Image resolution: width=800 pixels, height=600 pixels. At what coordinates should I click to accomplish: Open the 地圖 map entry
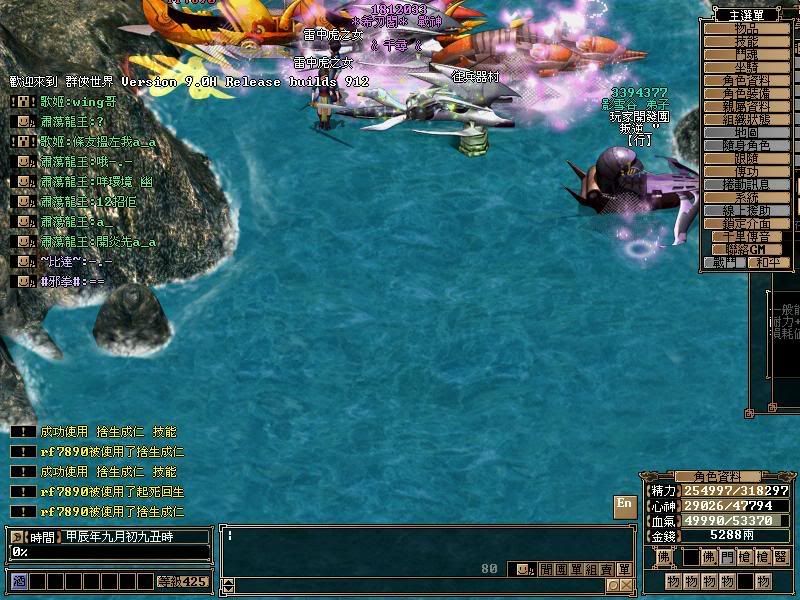click(746, 133)
